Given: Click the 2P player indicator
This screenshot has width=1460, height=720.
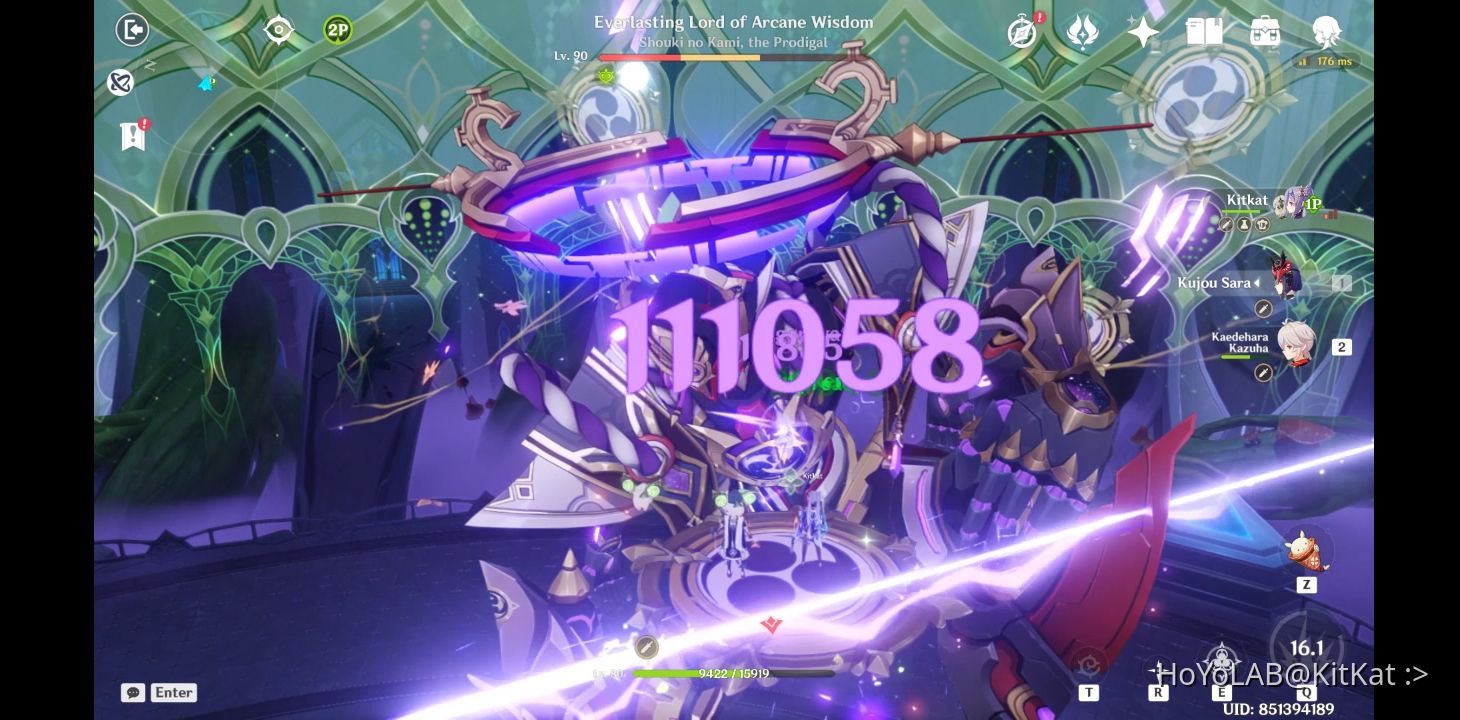Looking at the screenshot, I should [x=337, y=30].
